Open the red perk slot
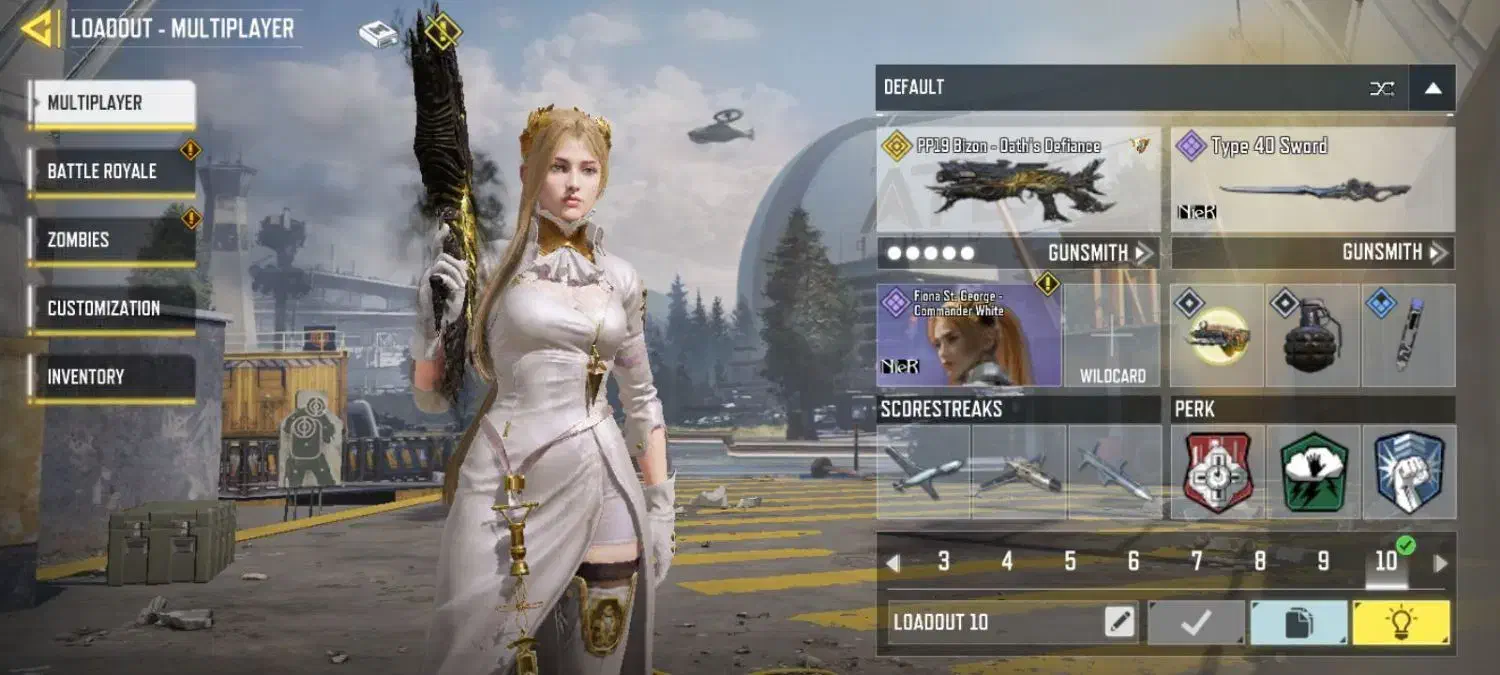Viewport: 1500px width, 675px height. tap(1217, 472)
